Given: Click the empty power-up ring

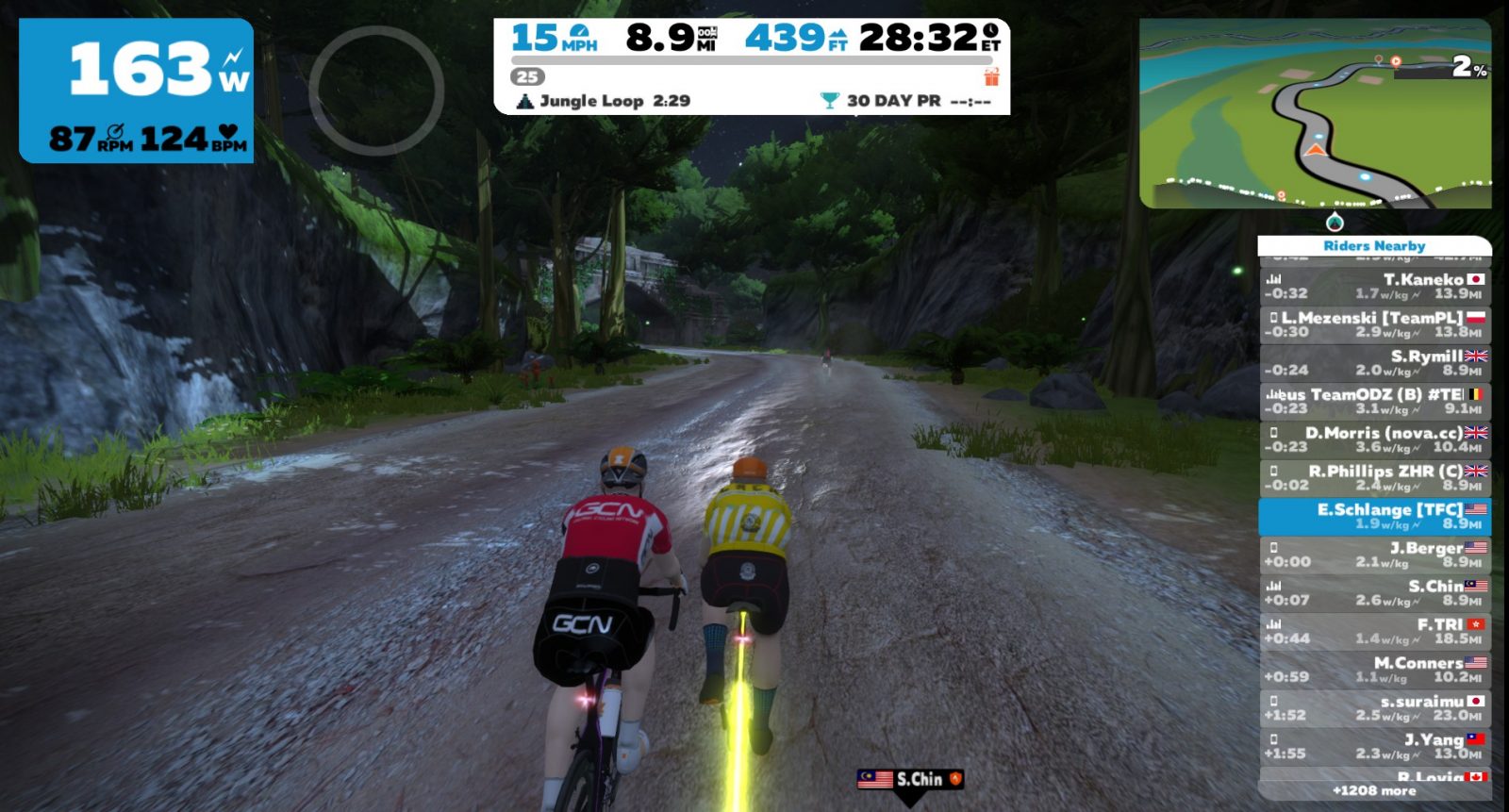Looking at the screenshot, I should [x=376, y=91].
